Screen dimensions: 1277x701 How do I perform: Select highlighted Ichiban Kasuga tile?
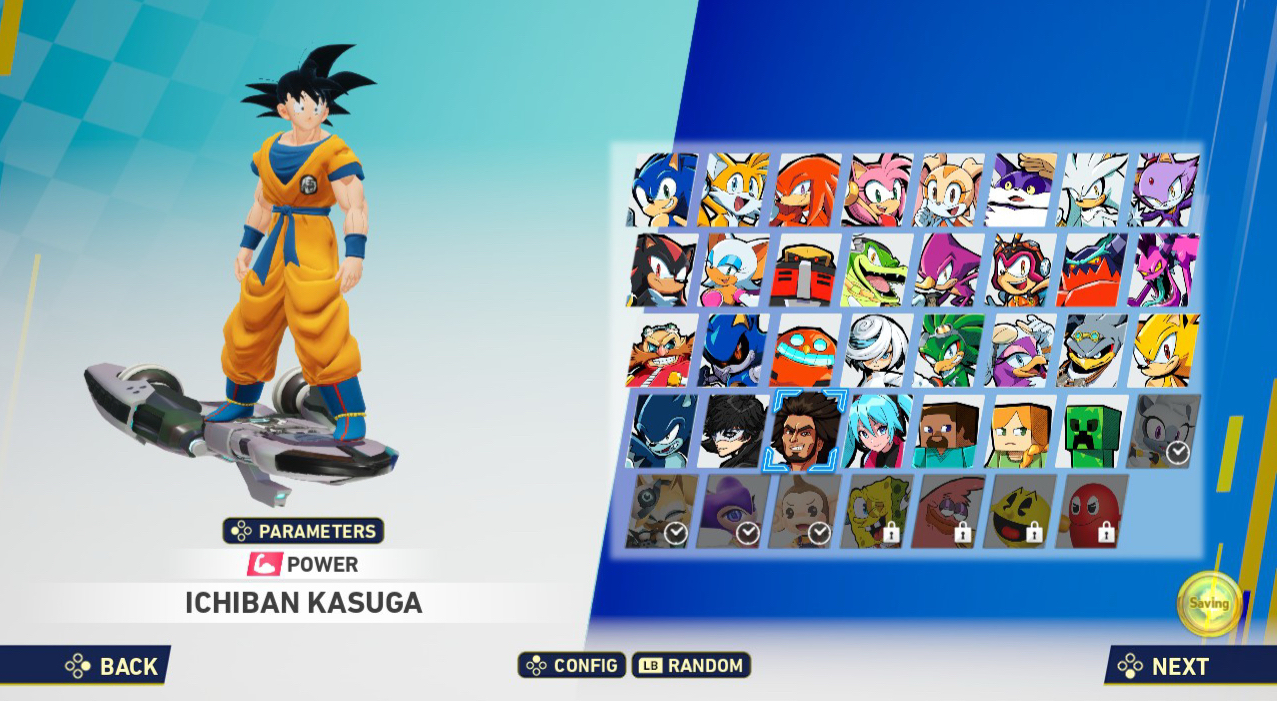[x=805, y=431]
